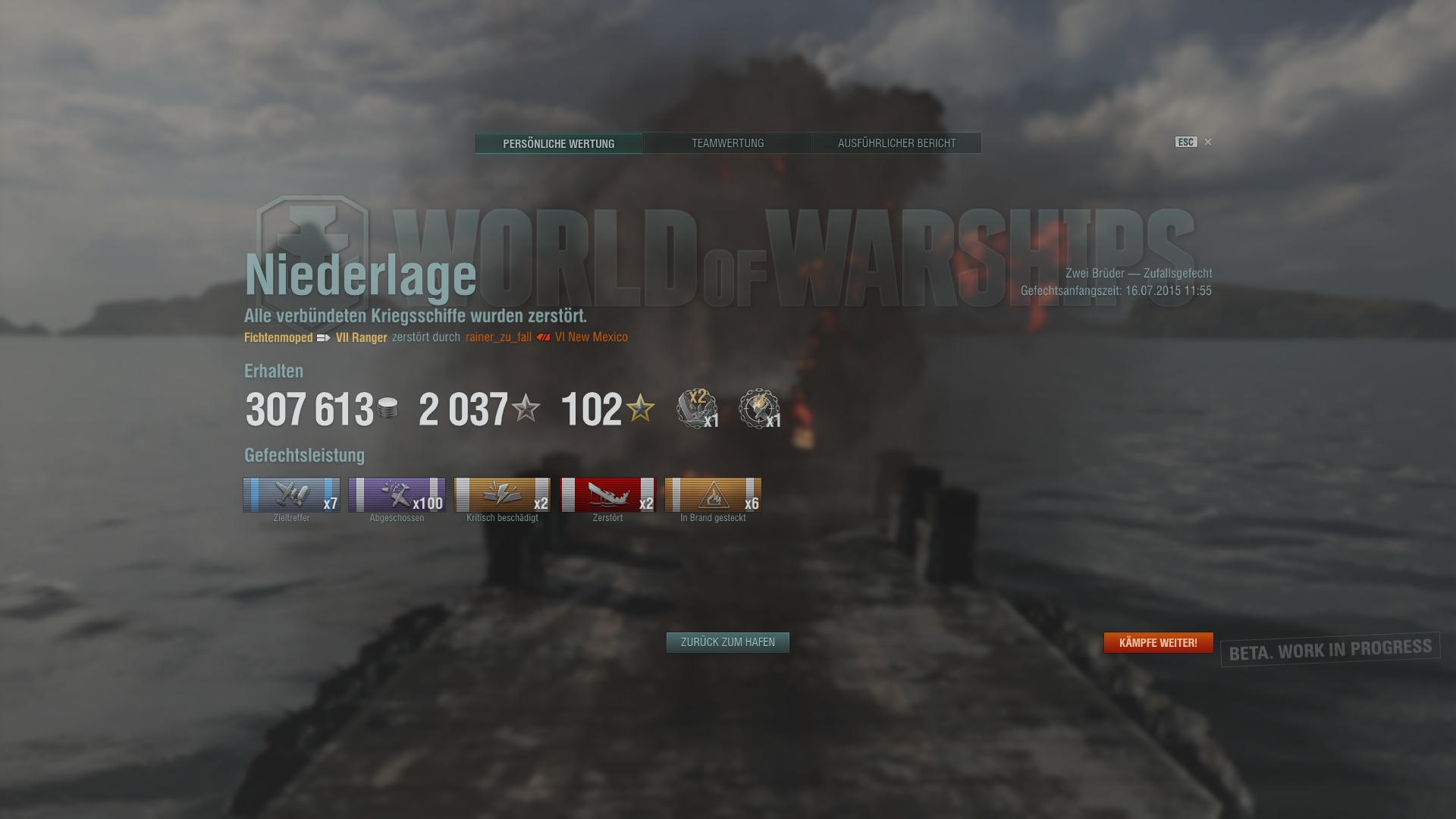Open the Ausführlicher Bericht tab
Screen dimensions: 1456x819
pos(896,143)
